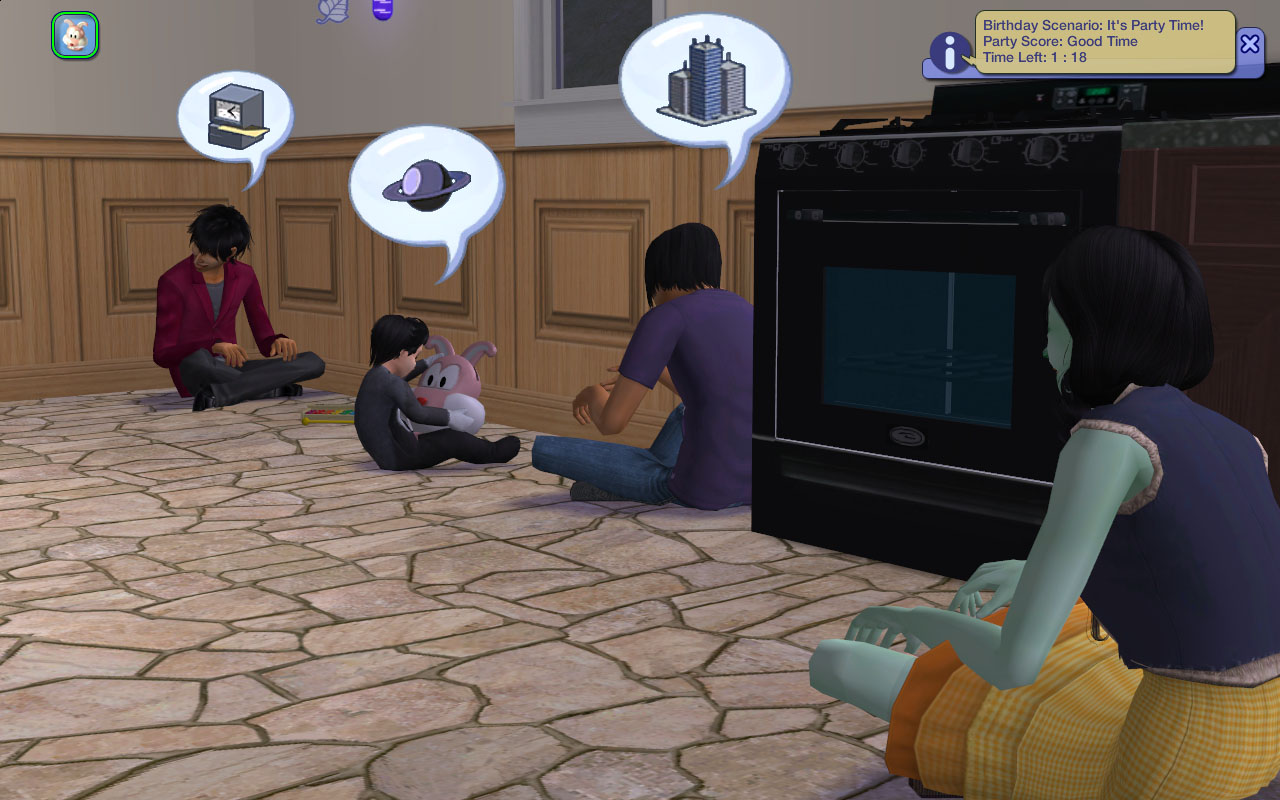The height and width of the screenshot is (800, 1280).
Task: Close the Birthday Scenario party notice
Action: coord(1250,44)
